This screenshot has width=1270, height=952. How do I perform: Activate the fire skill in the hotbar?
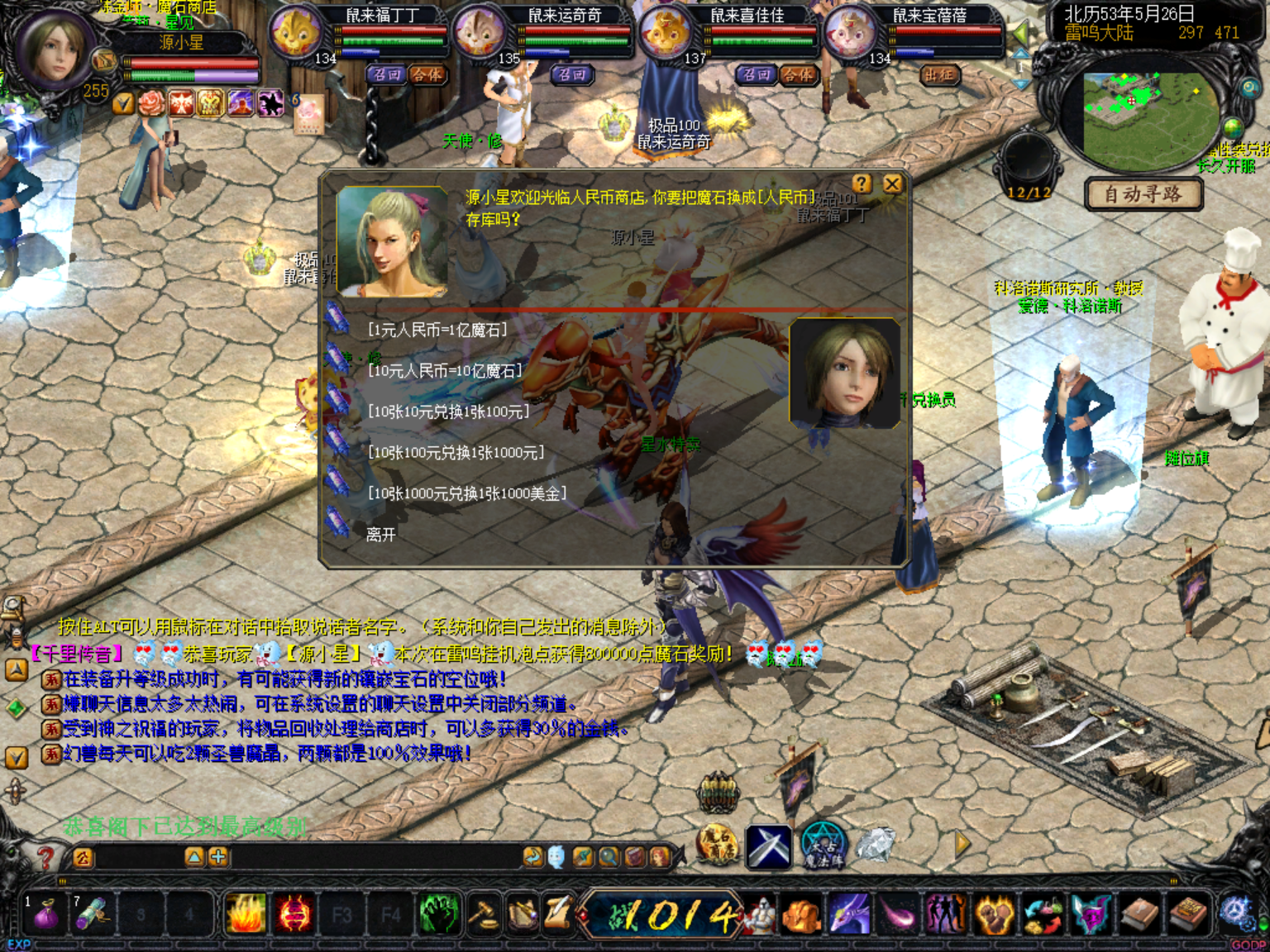(x=246, y=915)
